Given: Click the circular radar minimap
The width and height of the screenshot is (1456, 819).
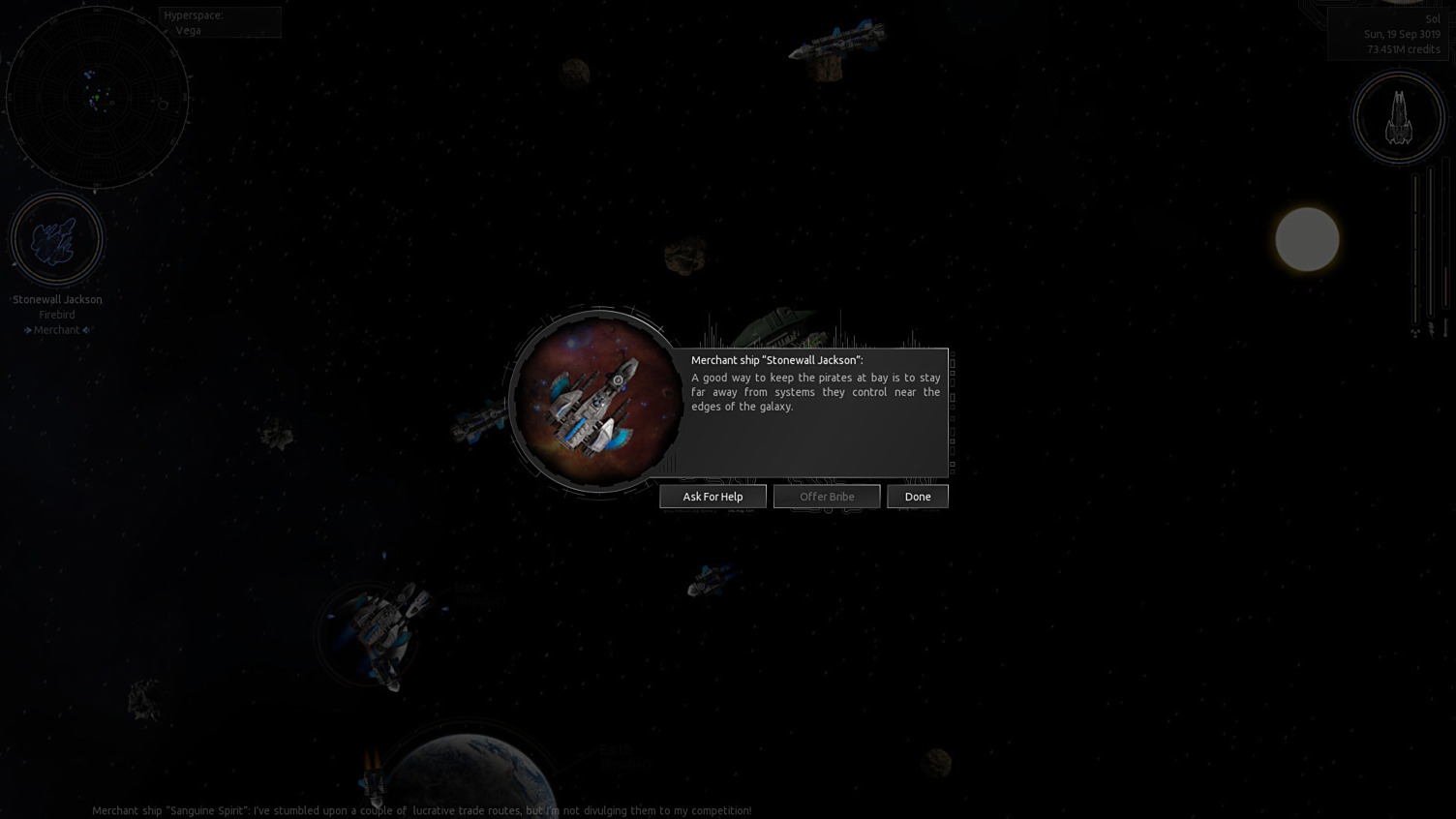Looking at the screenshot, I should (x=97, y=98).
